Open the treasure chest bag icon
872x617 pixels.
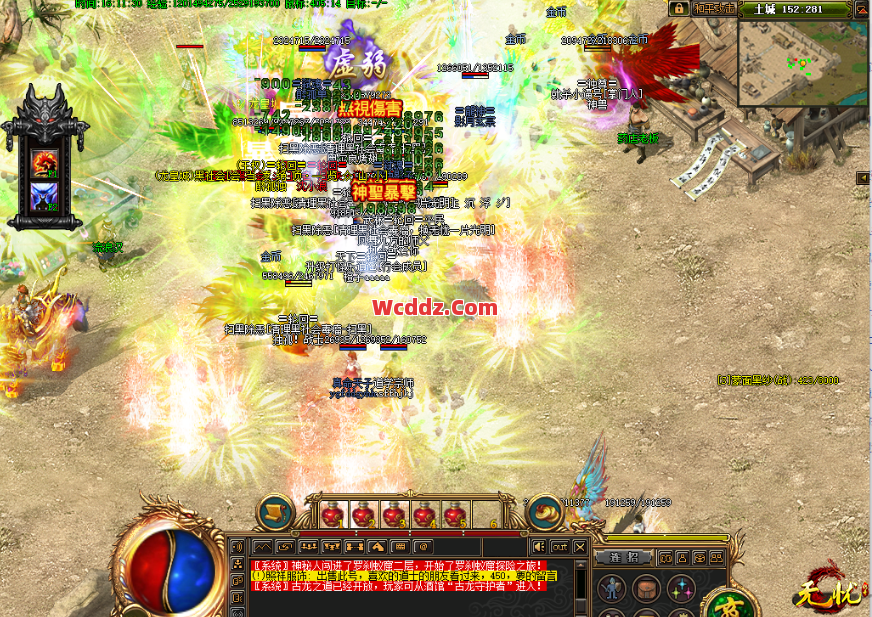(x=646, y=590)
